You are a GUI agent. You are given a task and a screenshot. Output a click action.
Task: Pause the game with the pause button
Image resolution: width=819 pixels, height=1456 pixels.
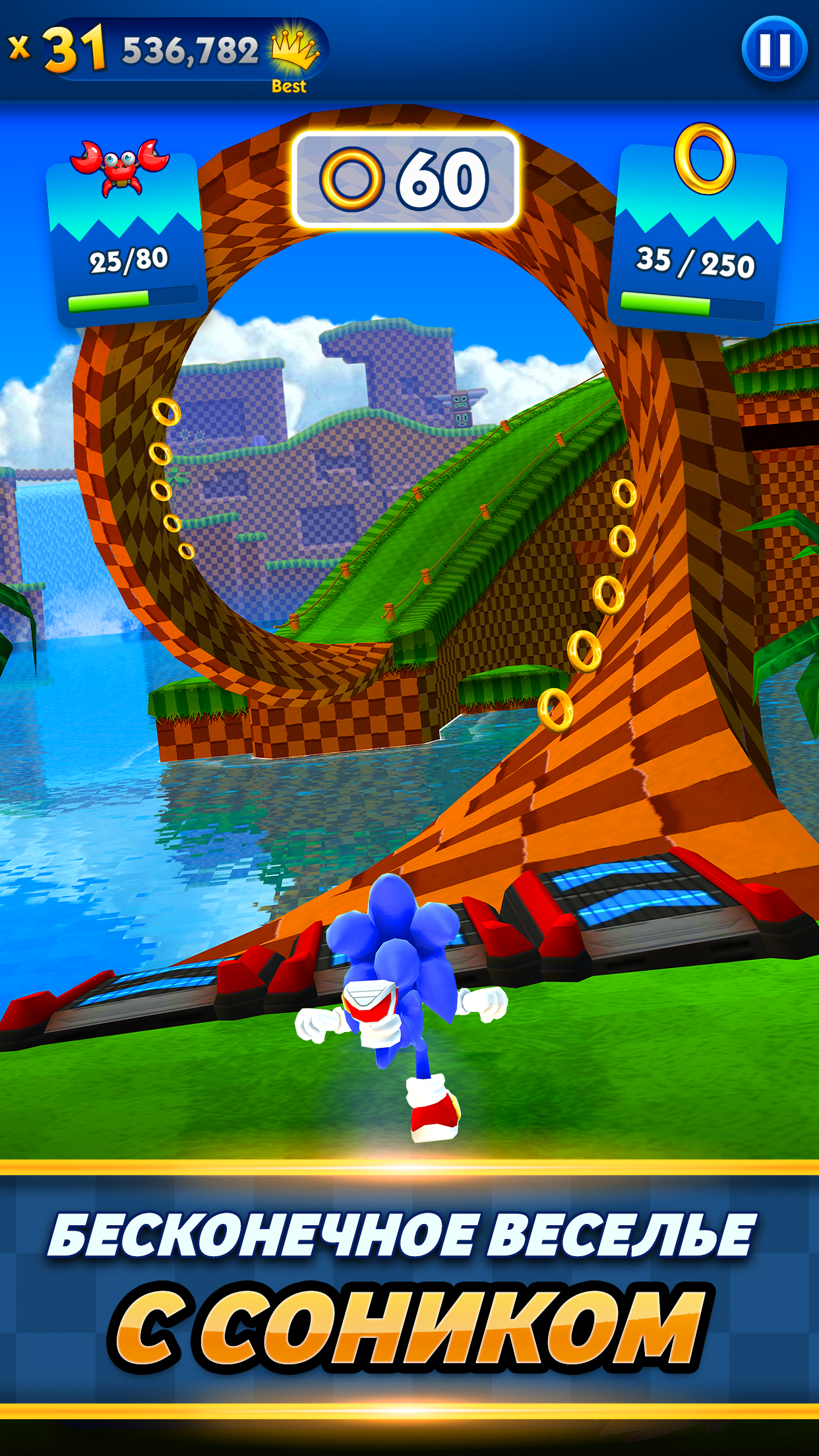tap(774, 49)
